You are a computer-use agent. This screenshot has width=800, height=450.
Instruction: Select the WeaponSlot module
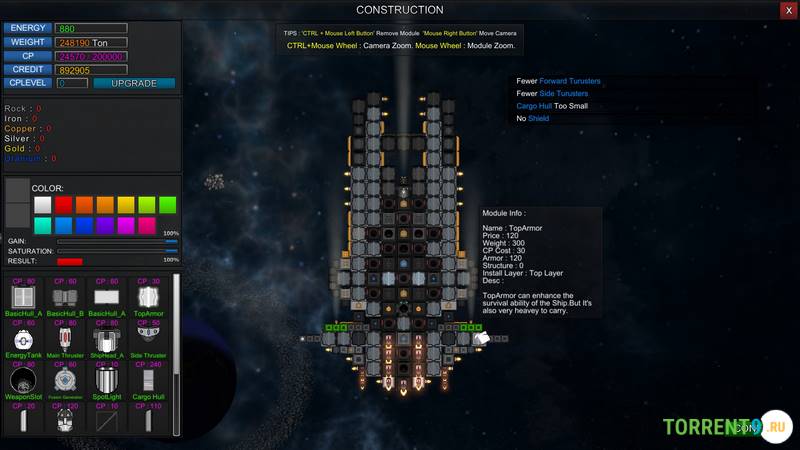click(x=22, y=381)
